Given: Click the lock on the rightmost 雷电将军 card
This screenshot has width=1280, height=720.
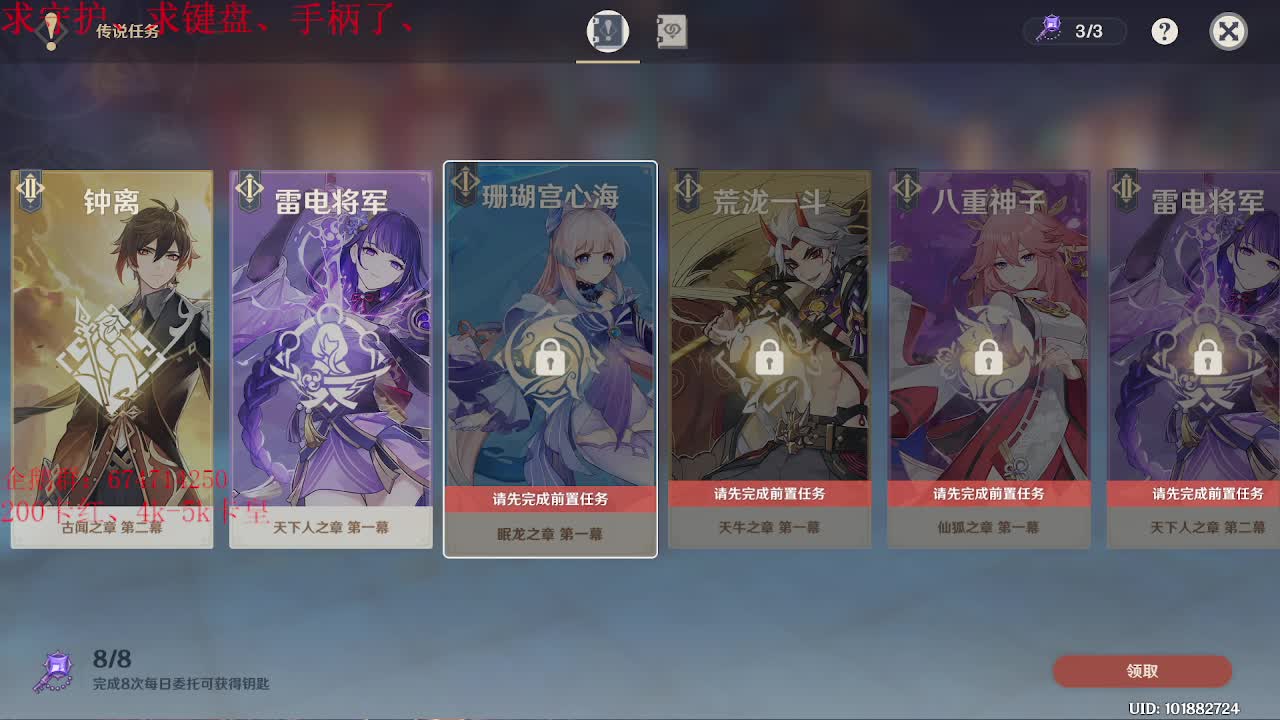Looking at the screenshot, I should (1207, 357).
